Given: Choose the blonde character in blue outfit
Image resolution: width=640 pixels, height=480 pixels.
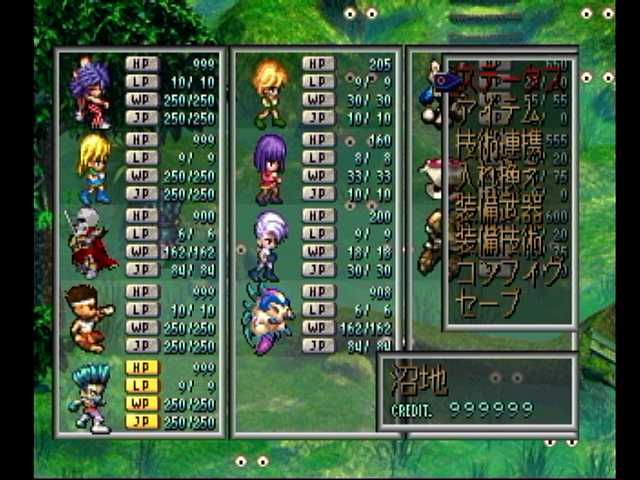Looking at the screenshot, I should pyautogui.click(x=93, y=168).
